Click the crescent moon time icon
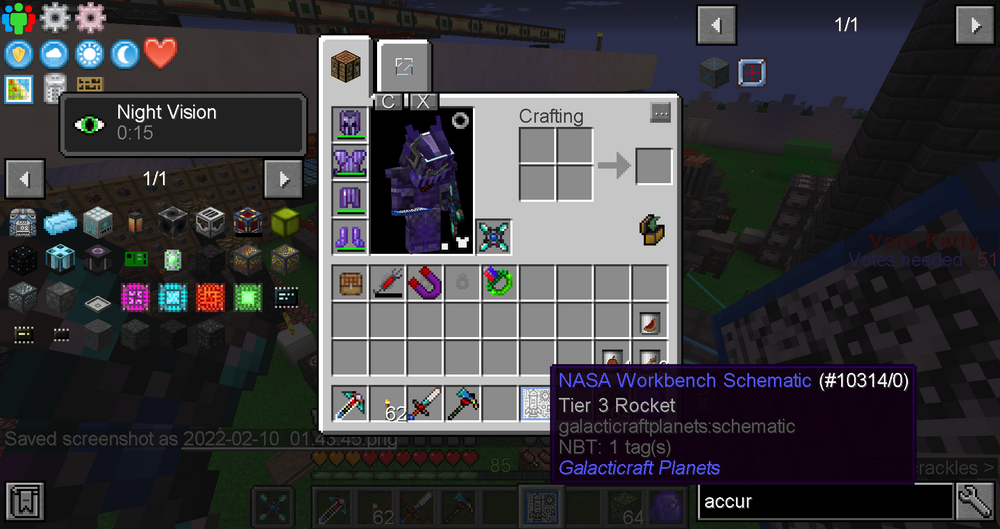 [125, 53]
